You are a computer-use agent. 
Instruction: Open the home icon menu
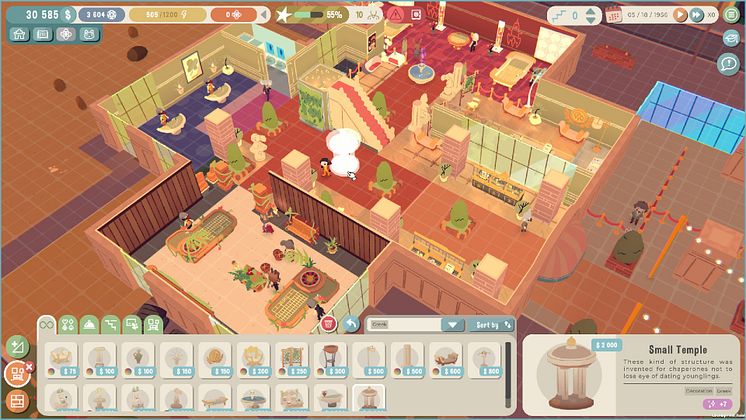click(19, 33)
